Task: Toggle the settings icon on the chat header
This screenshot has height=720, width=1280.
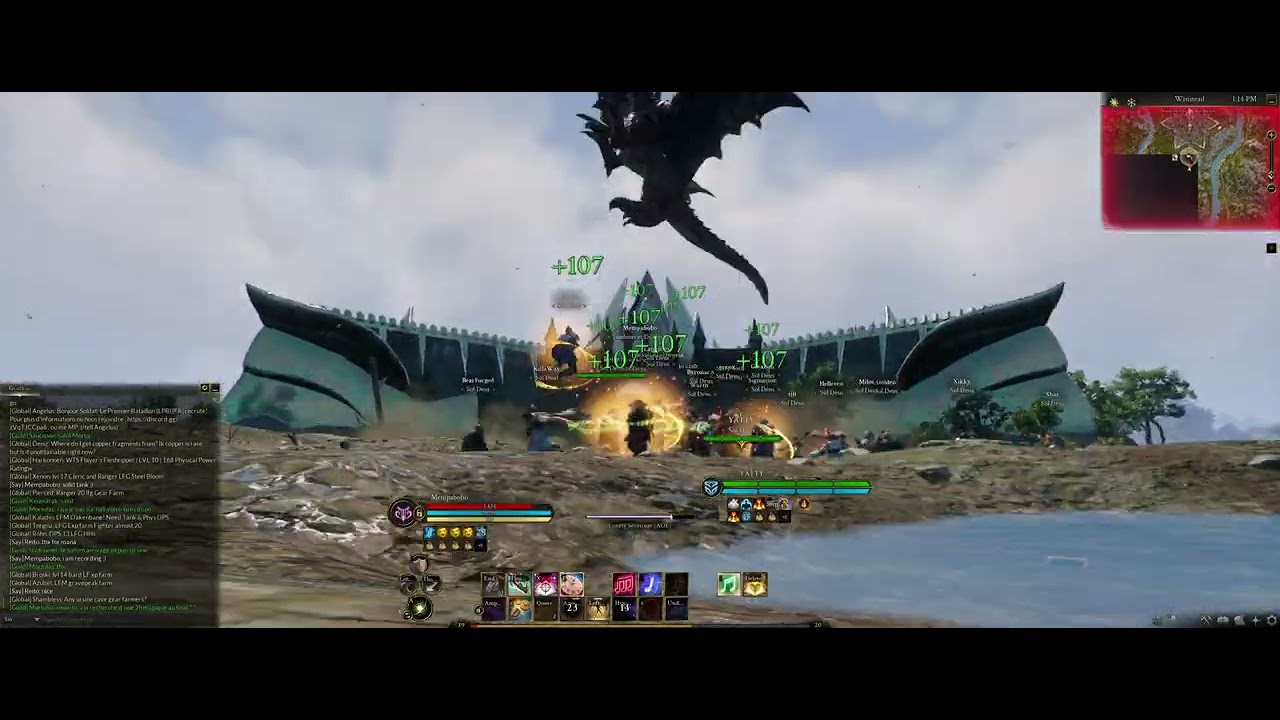Action: (x=204, y=387)
